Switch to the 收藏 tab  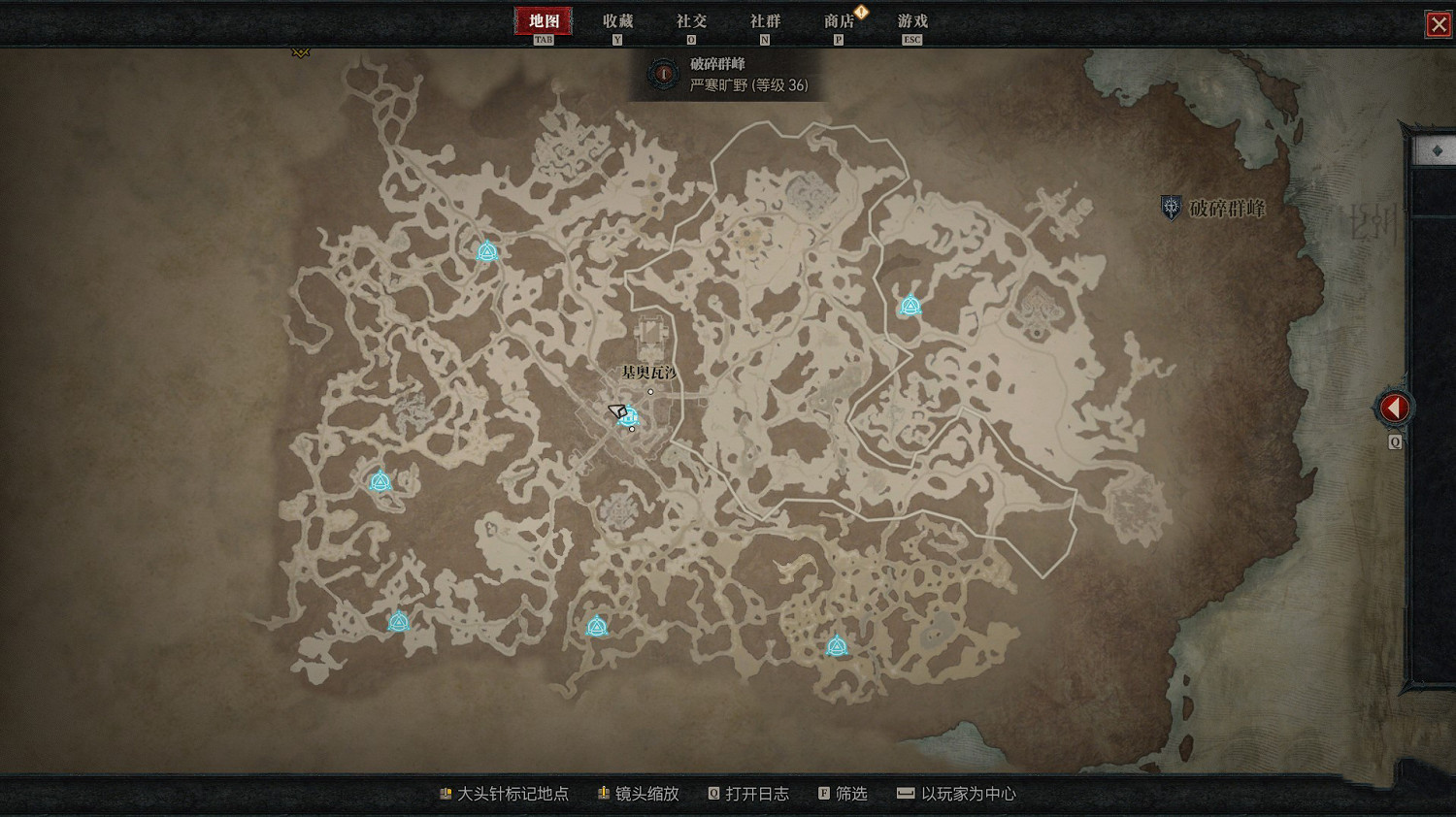coord(618,19)
